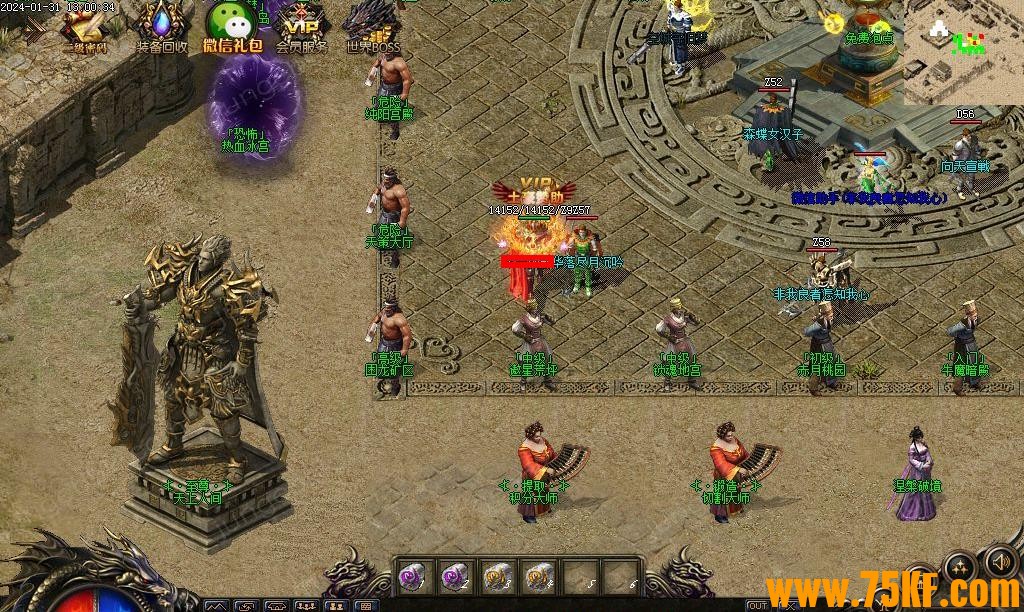Use the purple scroll in belt slot 1
Screen dimensions: 1024x612
click(413, 575)
